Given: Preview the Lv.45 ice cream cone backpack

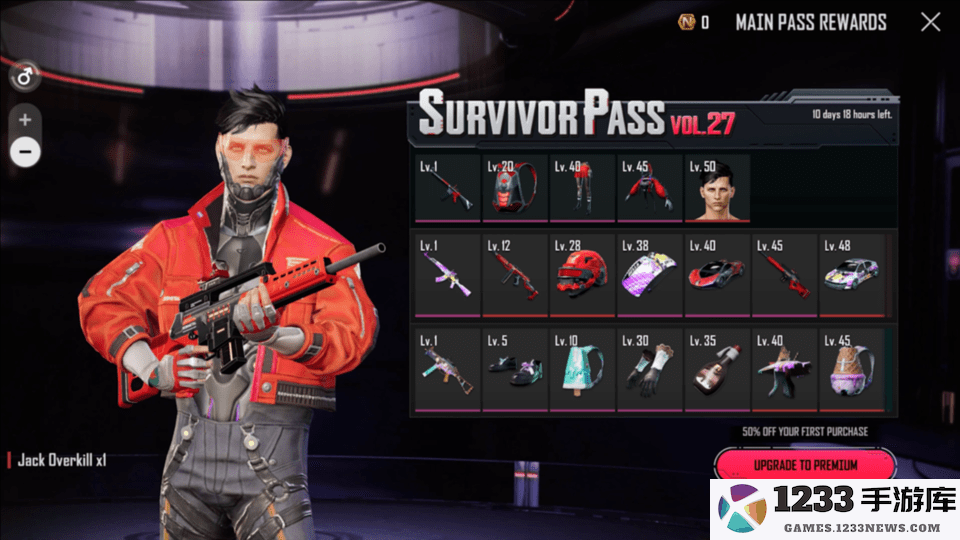Looking at the screenshot, I should click(x=851, y=368).
